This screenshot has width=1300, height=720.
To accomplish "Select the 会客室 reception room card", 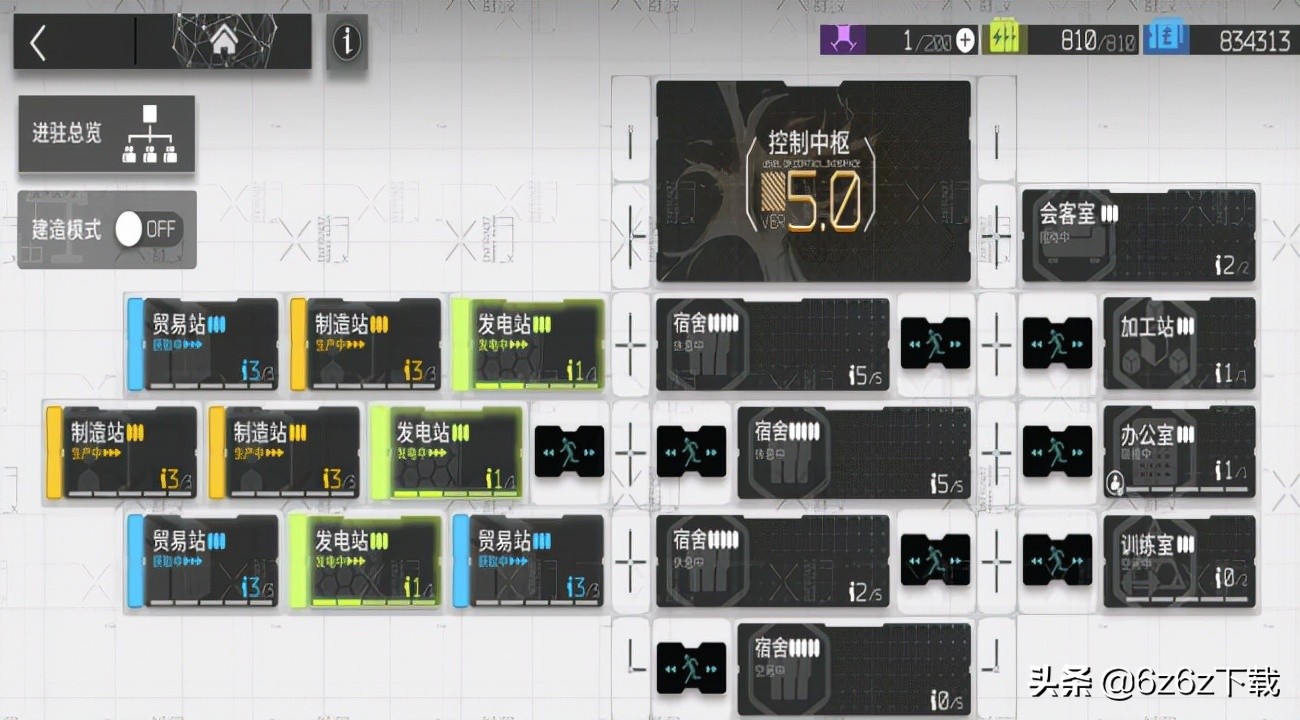I will 1138,235.
